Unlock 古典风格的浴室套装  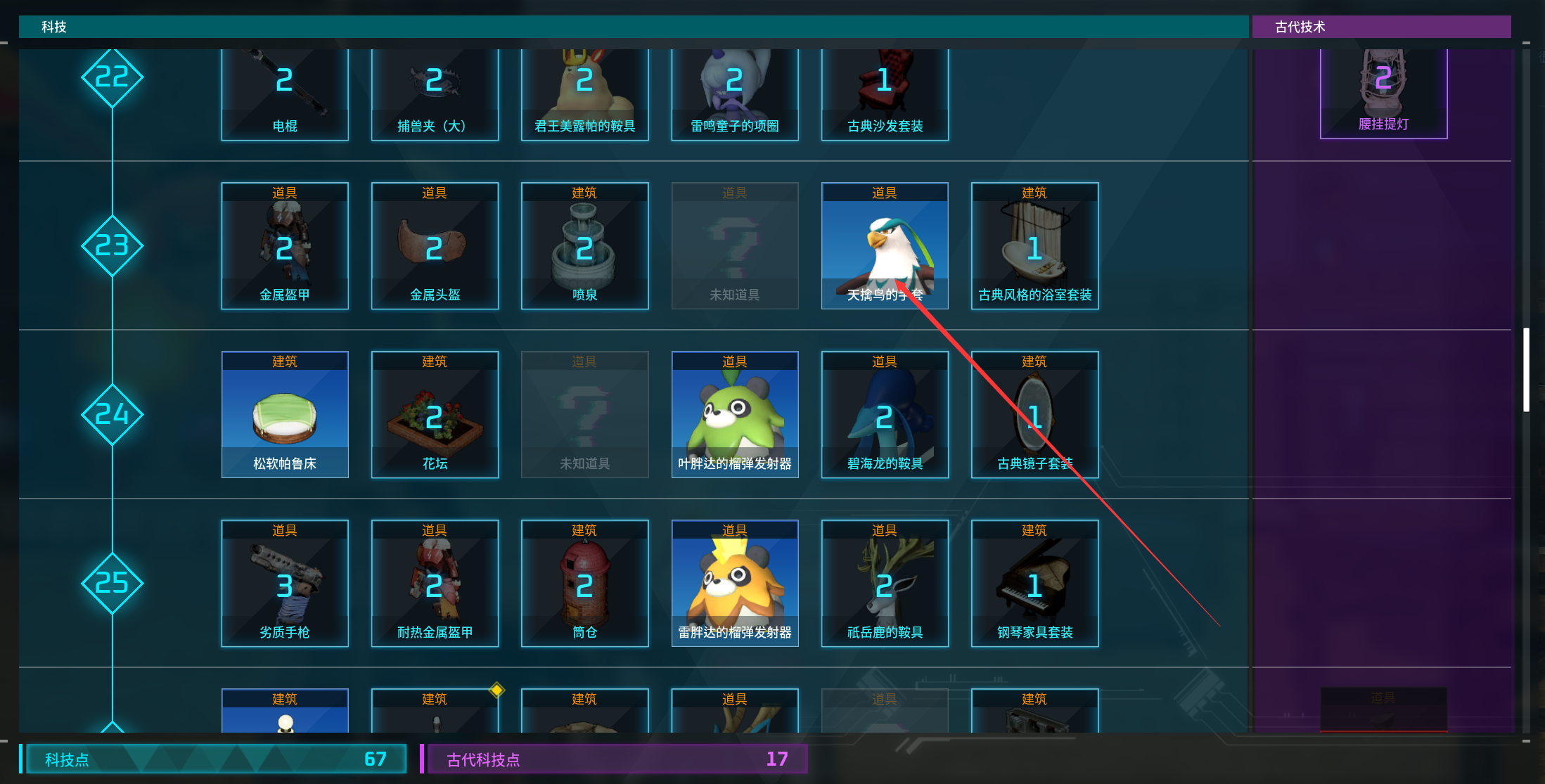tap(1034, 246)
